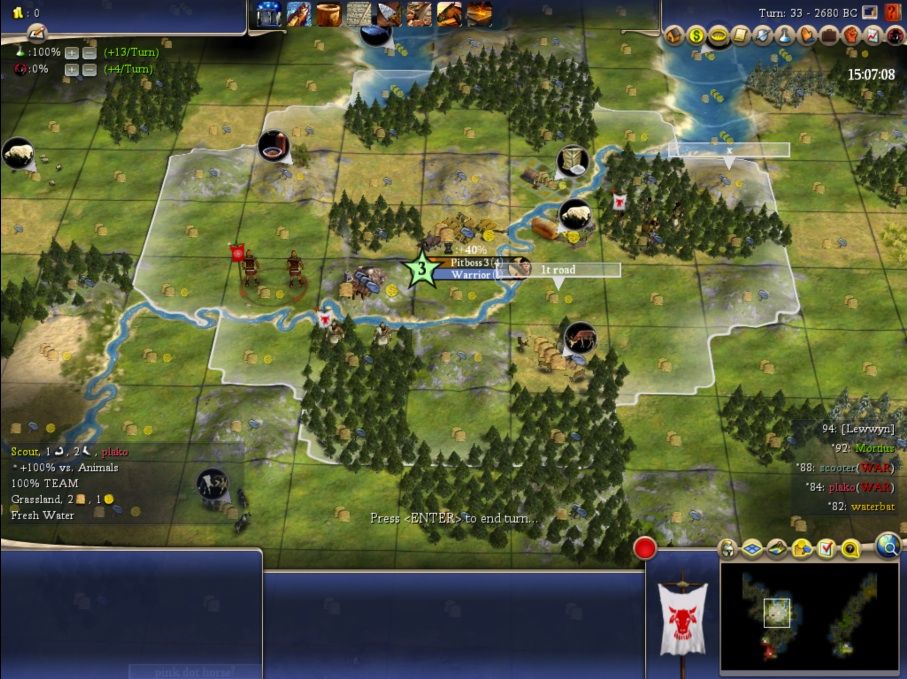Toggle the helmet unit icons button
The height and width of the screenshot is (679, 907).
(728, 548)
